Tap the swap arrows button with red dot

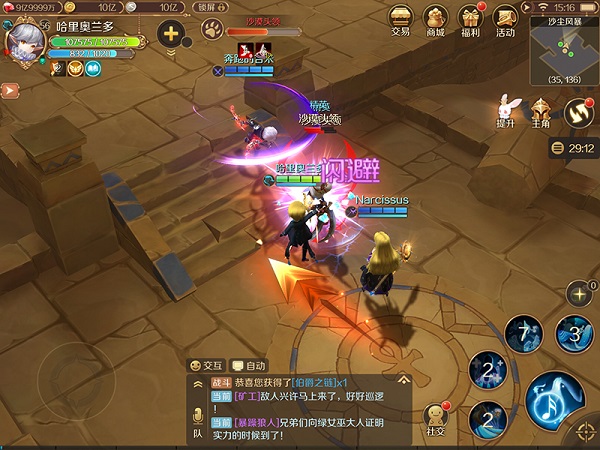(x=578, y=112)
